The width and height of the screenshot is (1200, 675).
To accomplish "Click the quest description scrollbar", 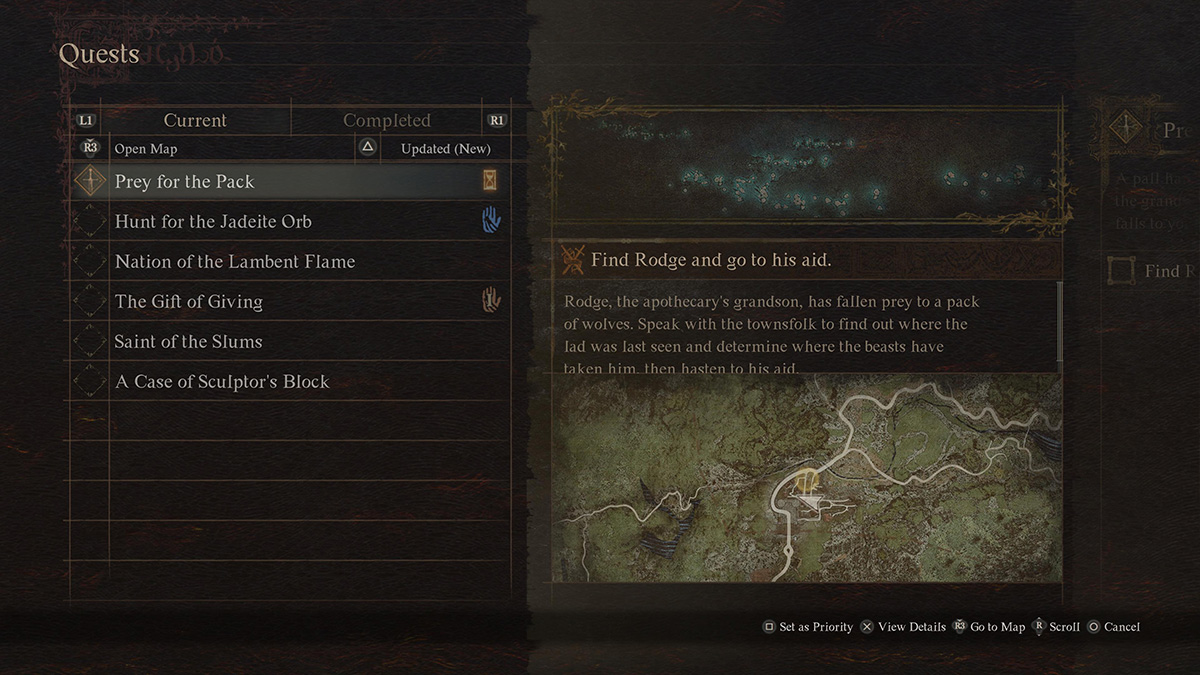I will point(1059,325).
